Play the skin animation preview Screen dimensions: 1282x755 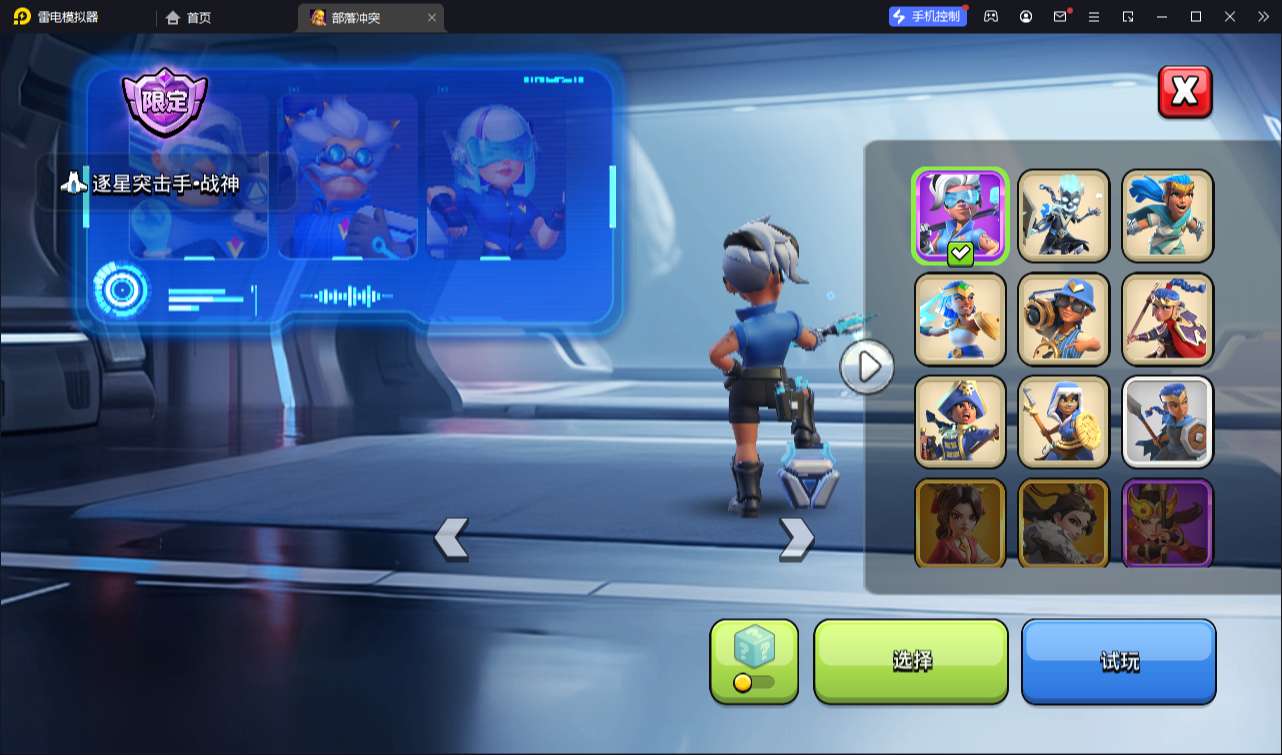pyautogui.click(x=867, y=367)
